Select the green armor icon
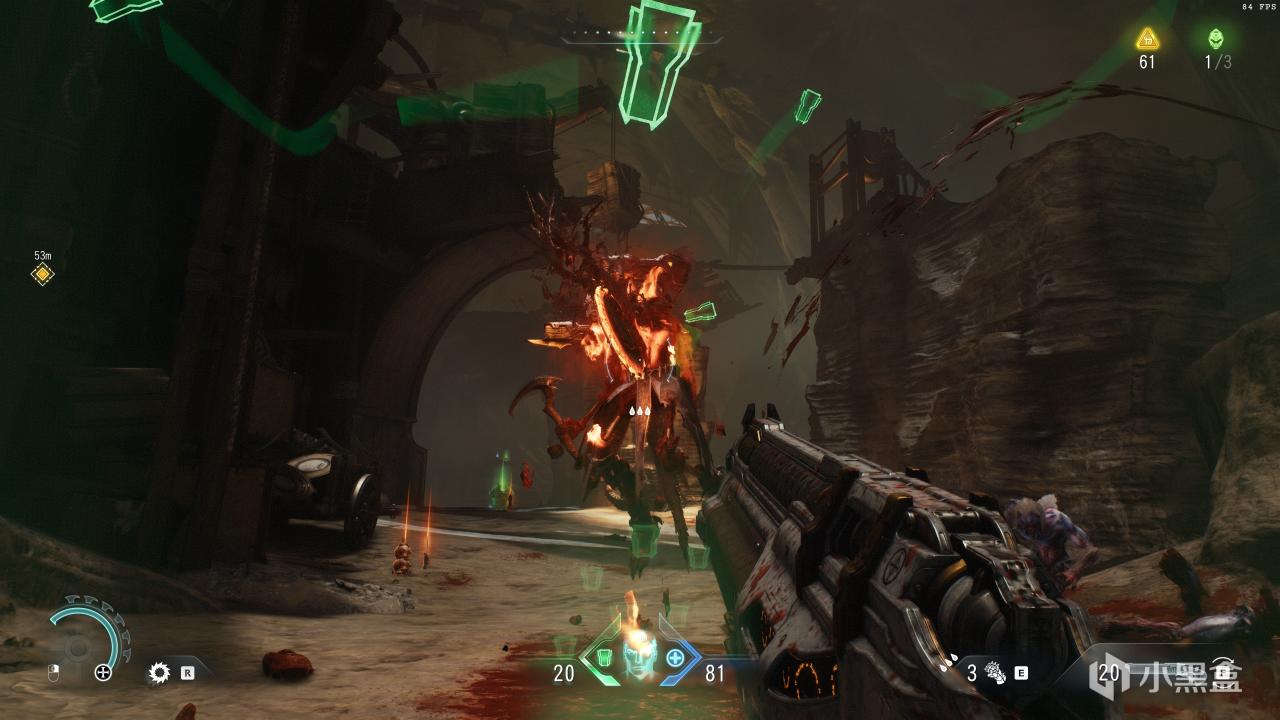Viewport: 1280px width, 720px height. tap(602, 658)
